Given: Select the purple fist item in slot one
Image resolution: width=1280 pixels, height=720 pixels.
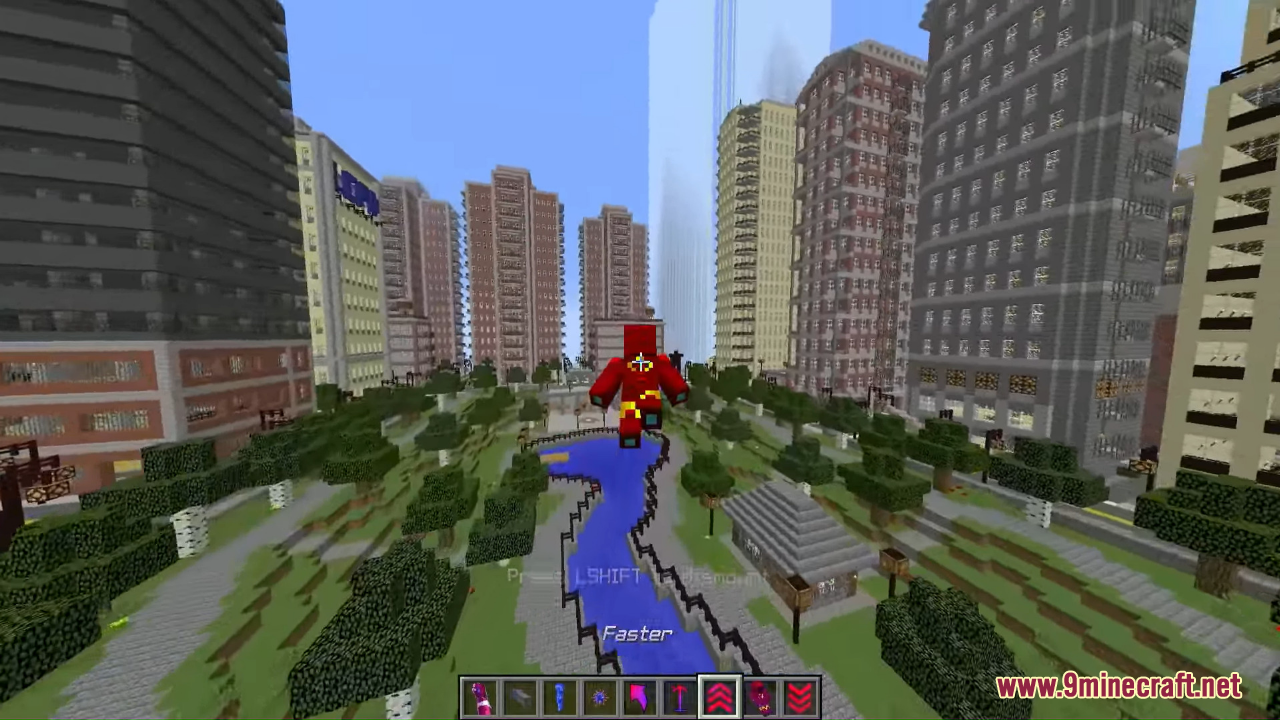Looking at the screenshot, I should pos(479,695).
